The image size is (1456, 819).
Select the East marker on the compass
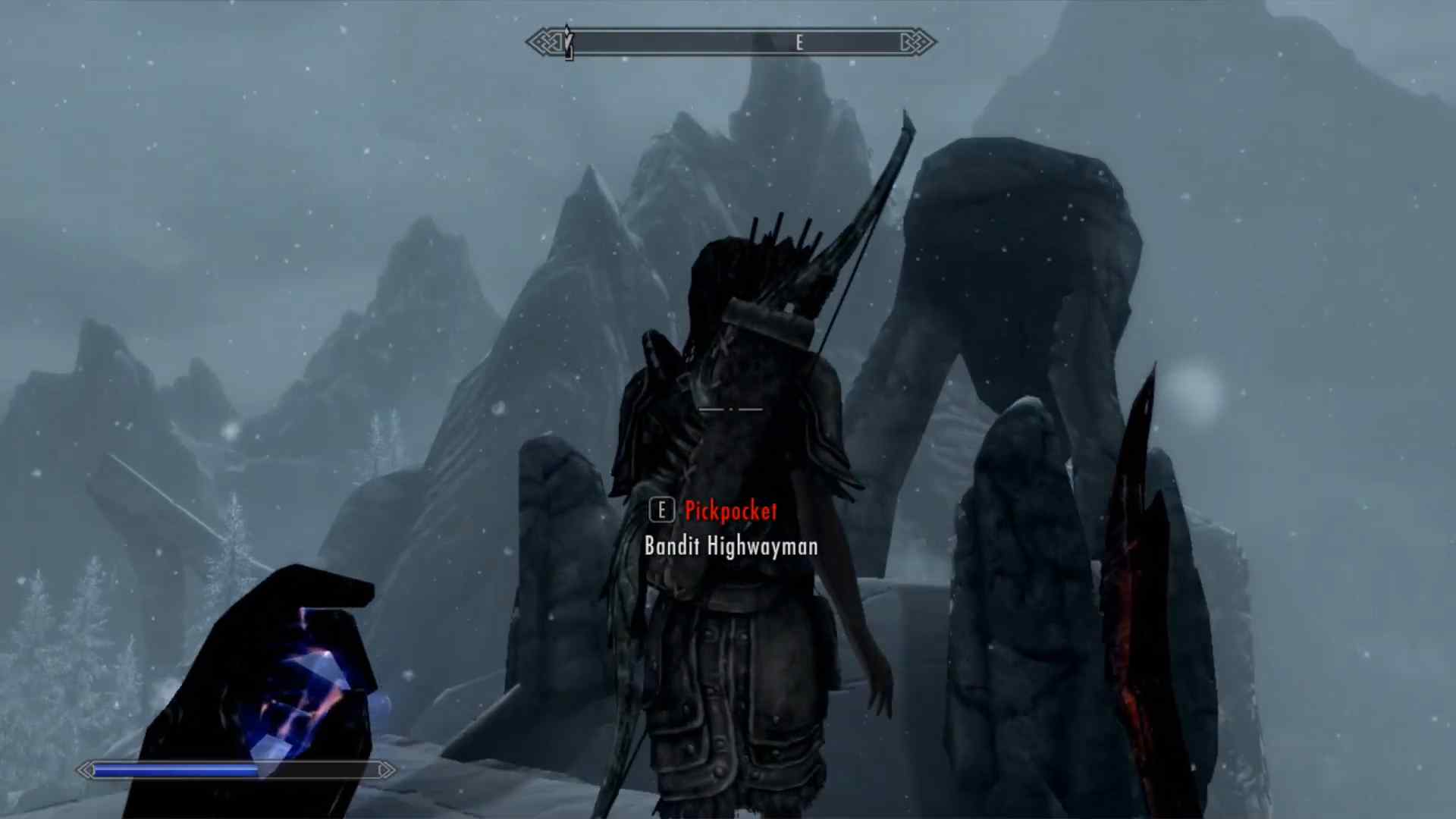799,42
